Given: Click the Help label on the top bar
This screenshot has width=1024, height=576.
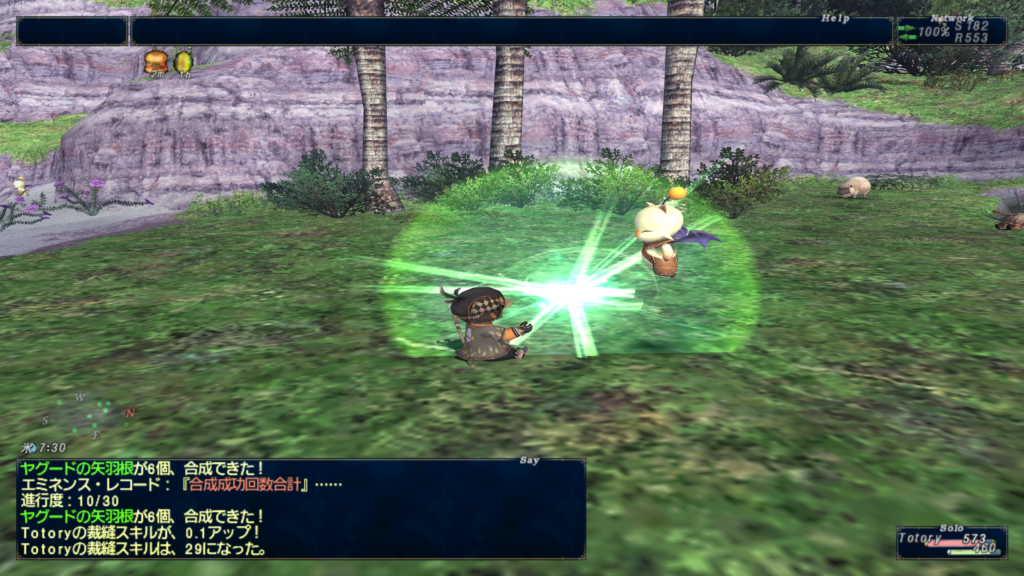Looking at the screenshot, I should [x=834, y=18].
